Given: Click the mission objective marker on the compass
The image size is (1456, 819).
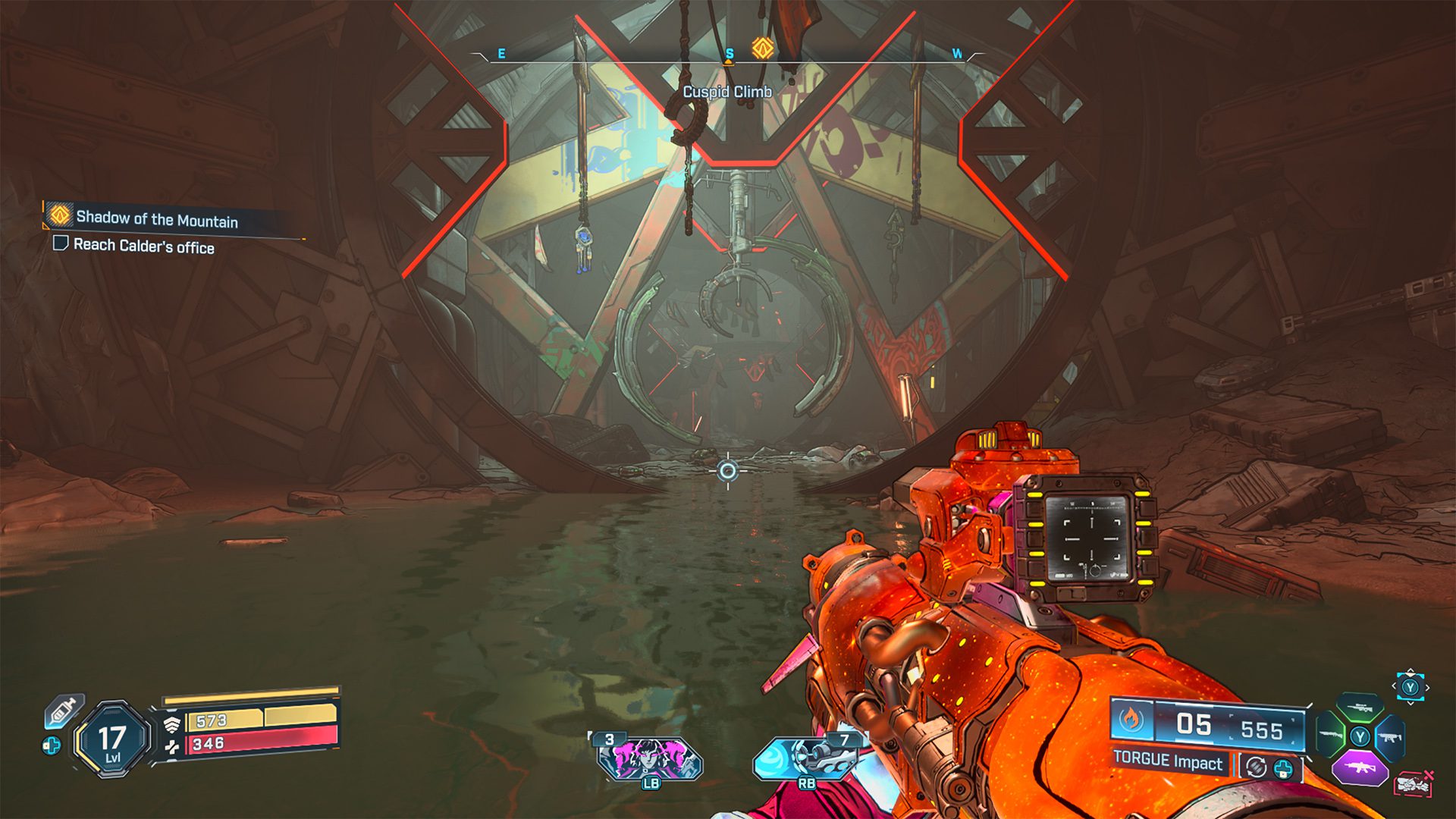Looking at the screenshot, I should point(762,49).
